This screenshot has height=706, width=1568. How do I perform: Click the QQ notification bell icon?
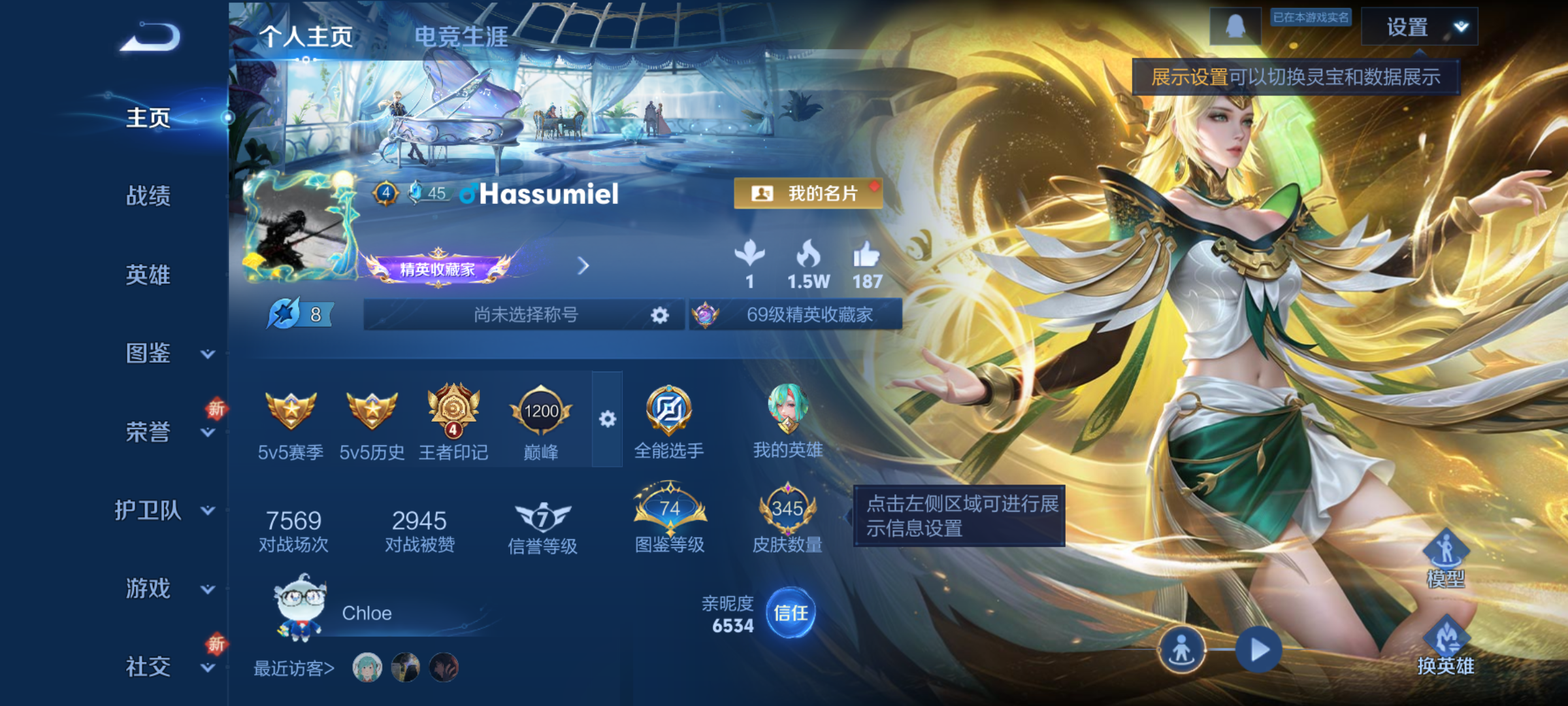(x=1235, y=27)
